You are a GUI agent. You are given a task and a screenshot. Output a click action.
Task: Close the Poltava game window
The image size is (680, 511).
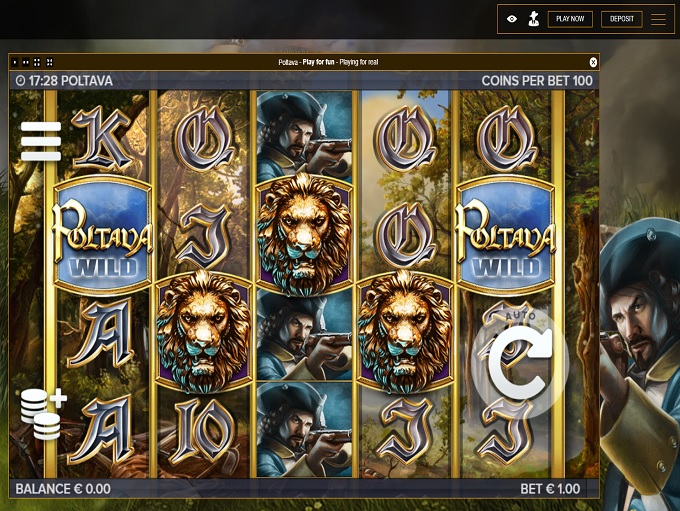click(x=593, y=62)
